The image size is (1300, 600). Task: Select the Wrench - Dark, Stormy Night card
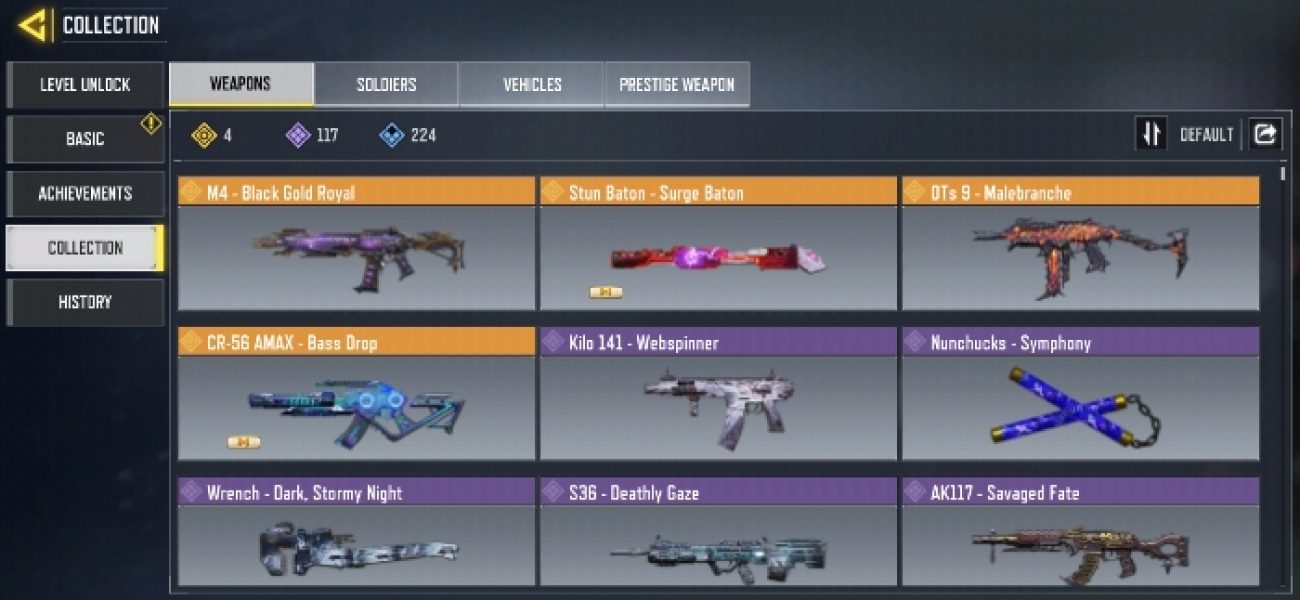pos(357,532)
